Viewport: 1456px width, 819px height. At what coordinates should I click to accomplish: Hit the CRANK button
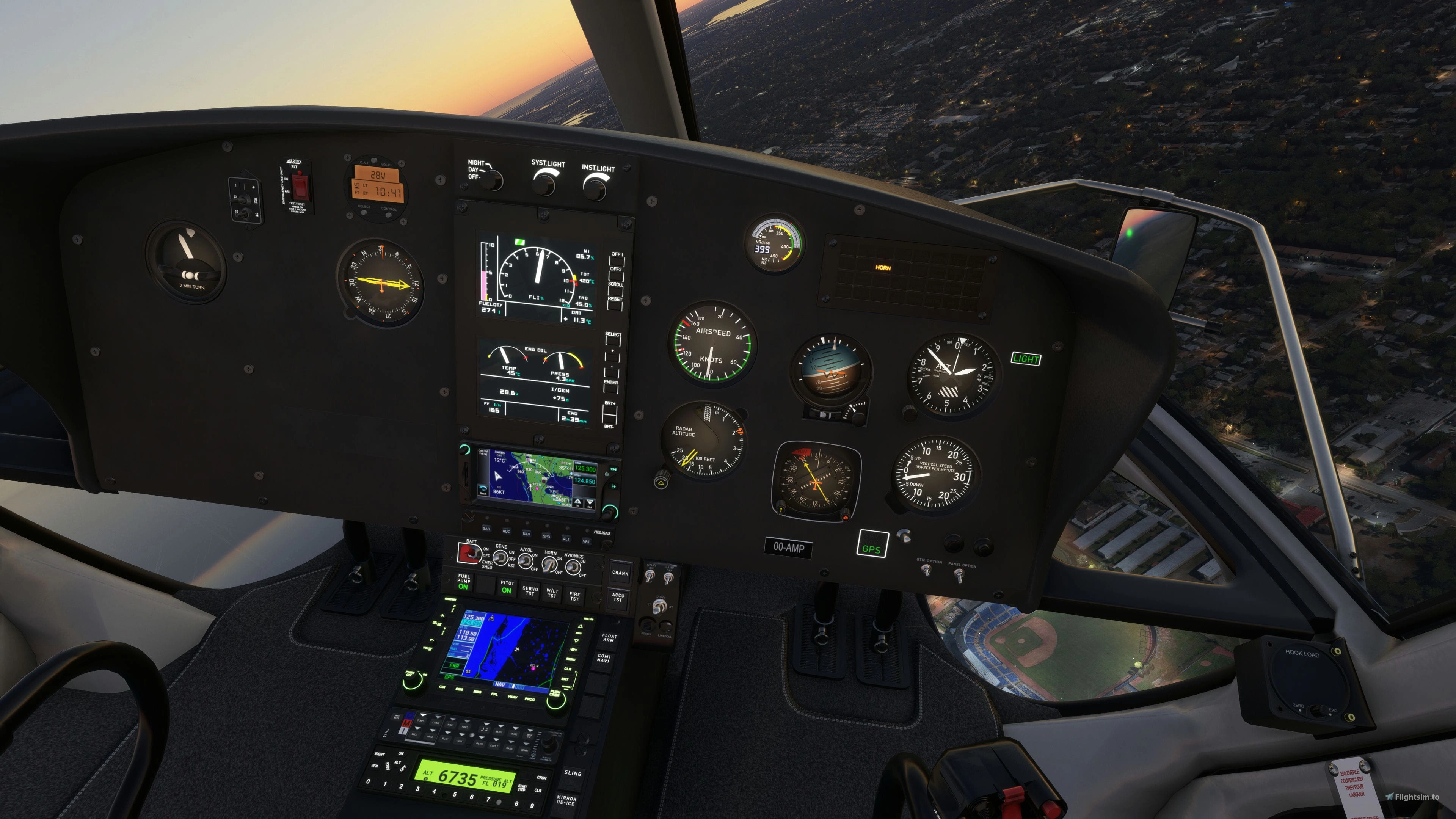click(x=620, y=573)
